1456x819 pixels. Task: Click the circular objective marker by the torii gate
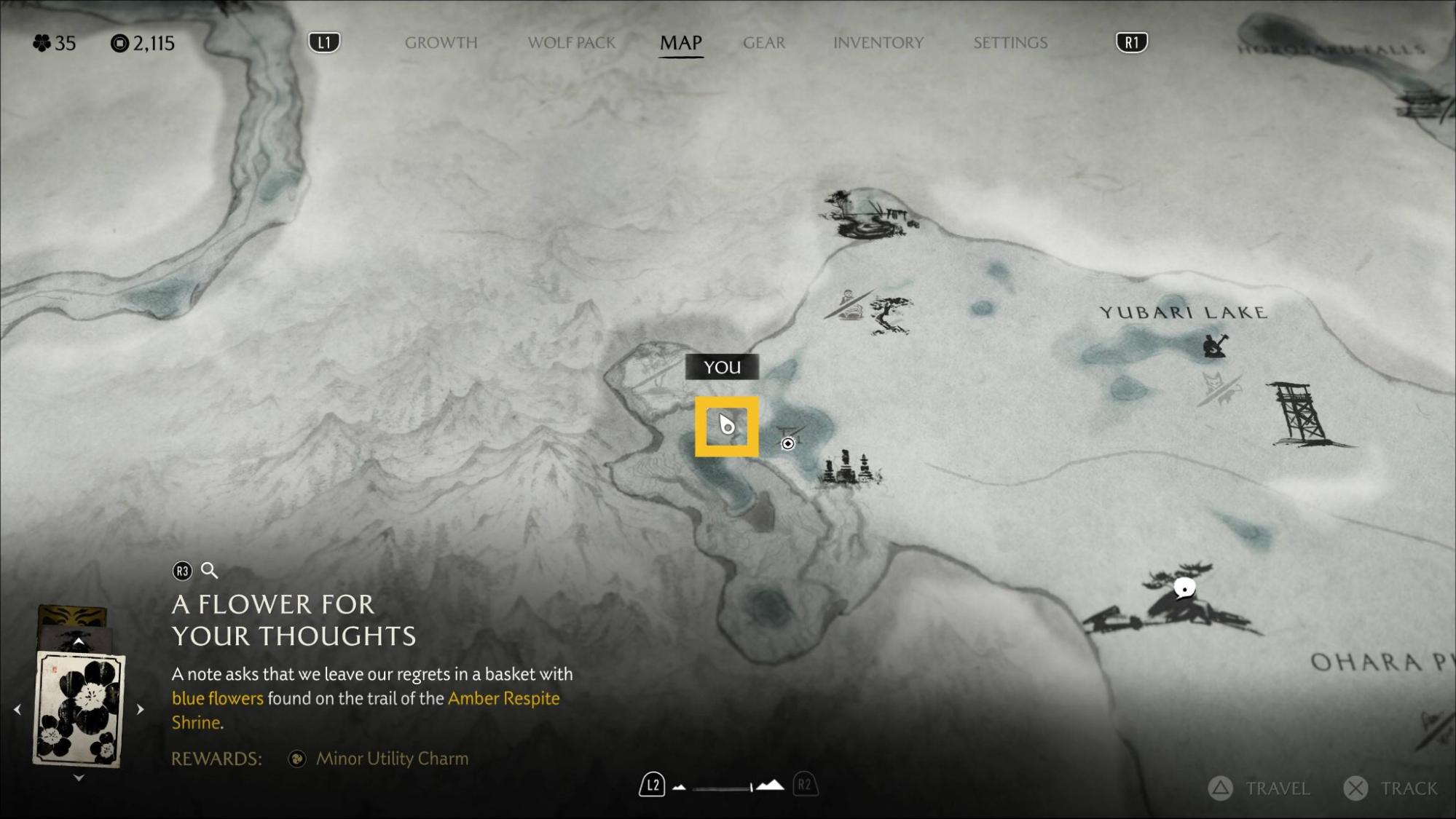(787, 443)
